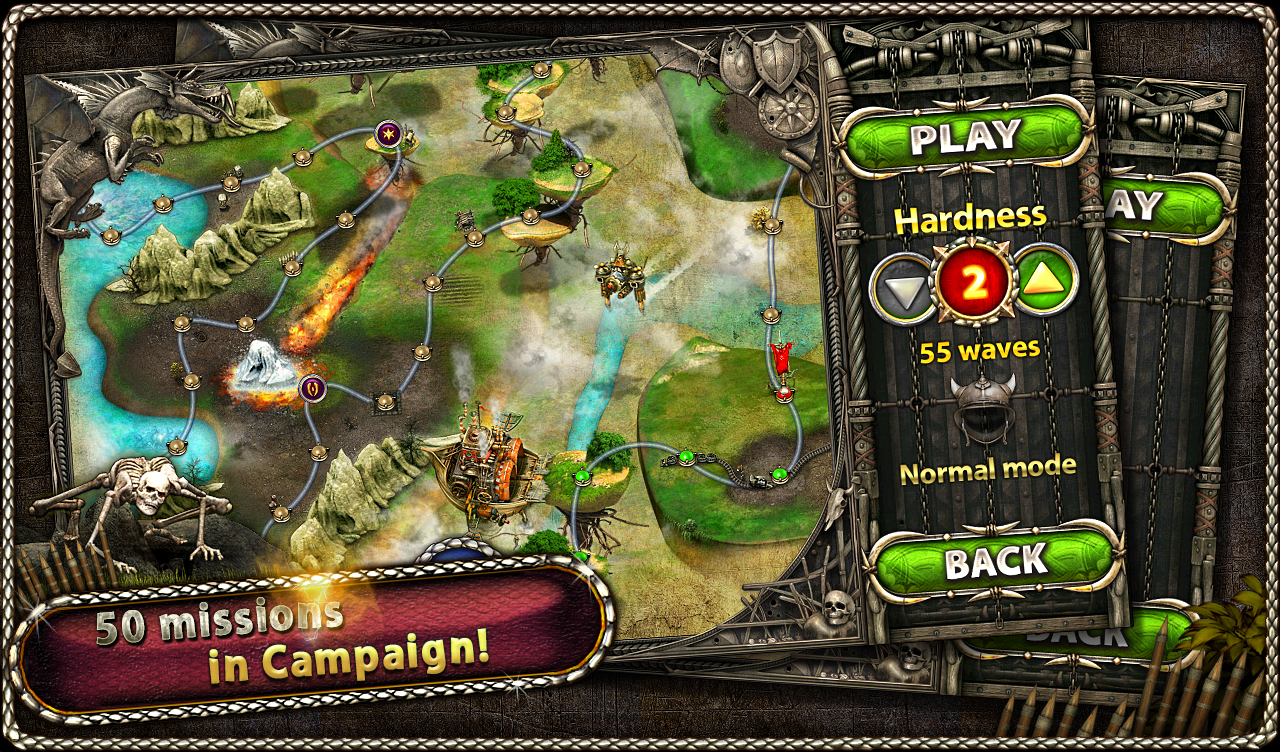This screenshot has height=752, width=1280.
Task: Click the starred mission badge near the top
Action: coord(389,133)
